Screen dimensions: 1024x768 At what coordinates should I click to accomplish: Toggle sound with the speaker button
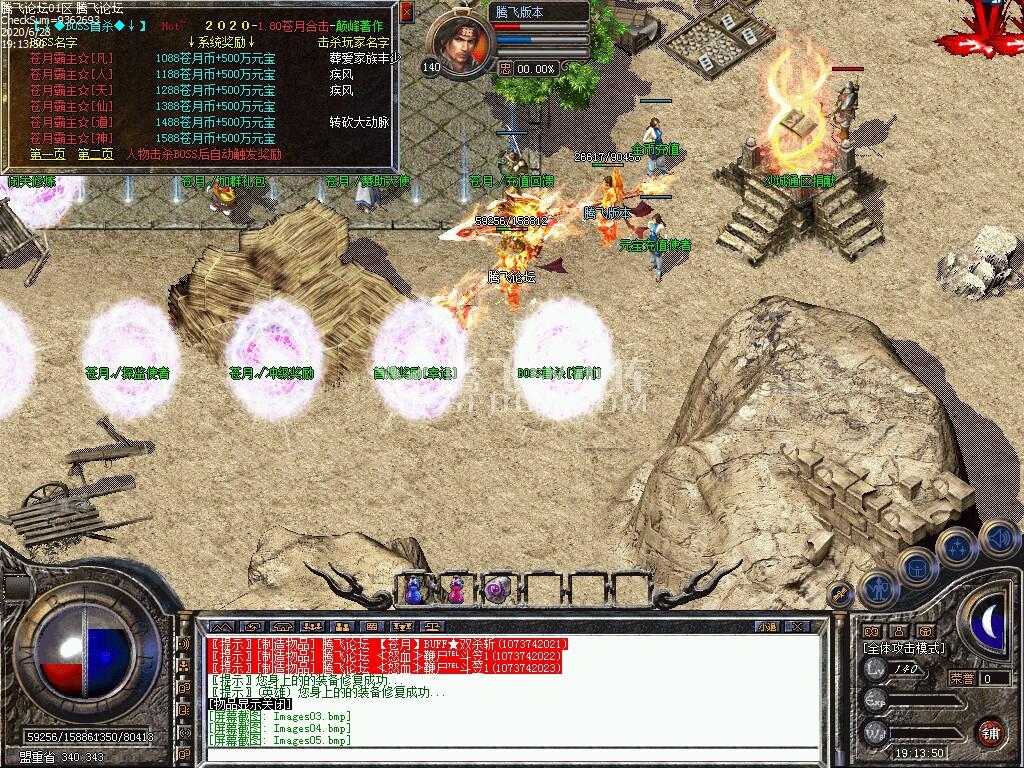997,537
